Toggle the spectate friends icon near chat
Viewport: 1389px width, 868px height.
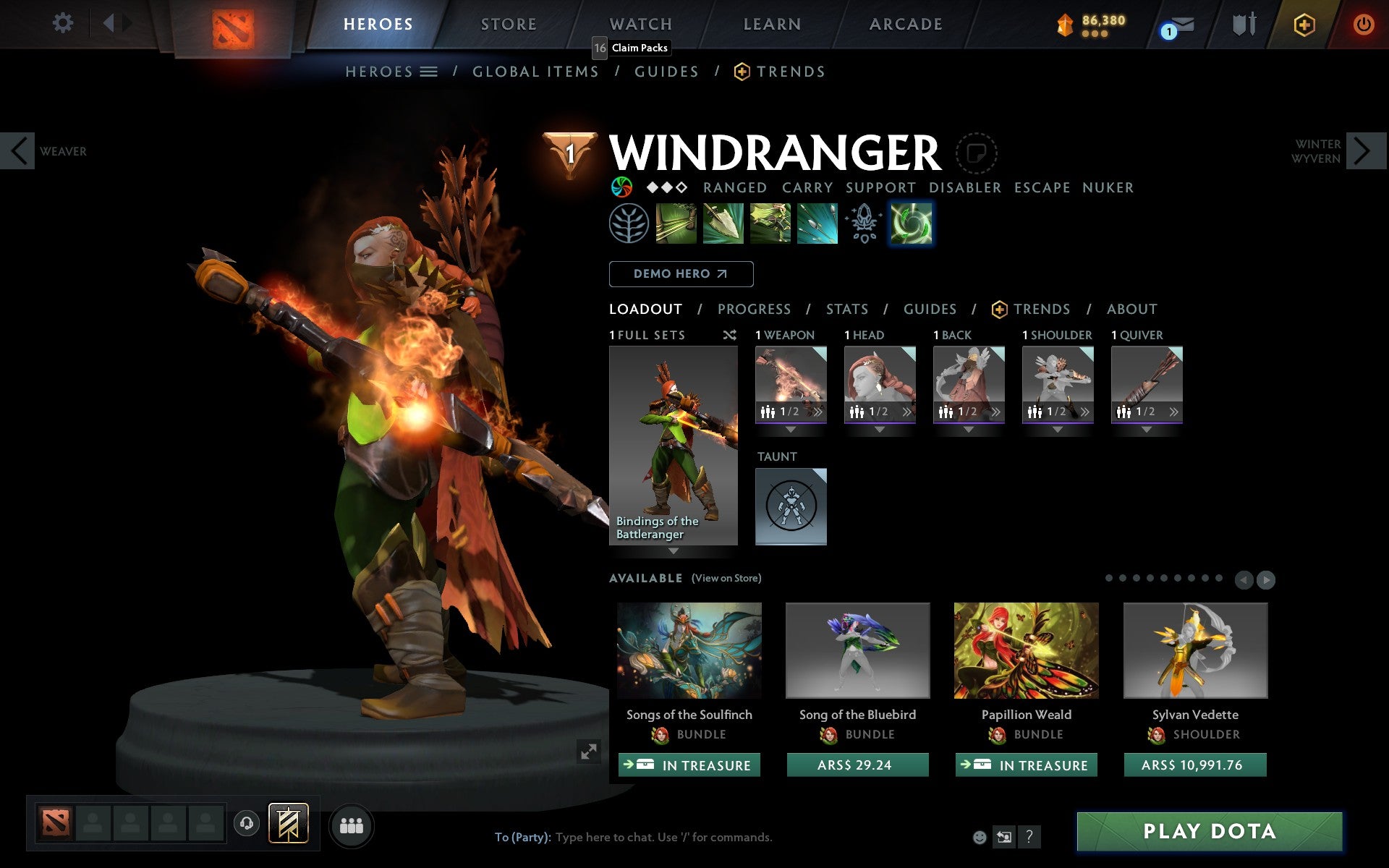tap(1003, 836)
